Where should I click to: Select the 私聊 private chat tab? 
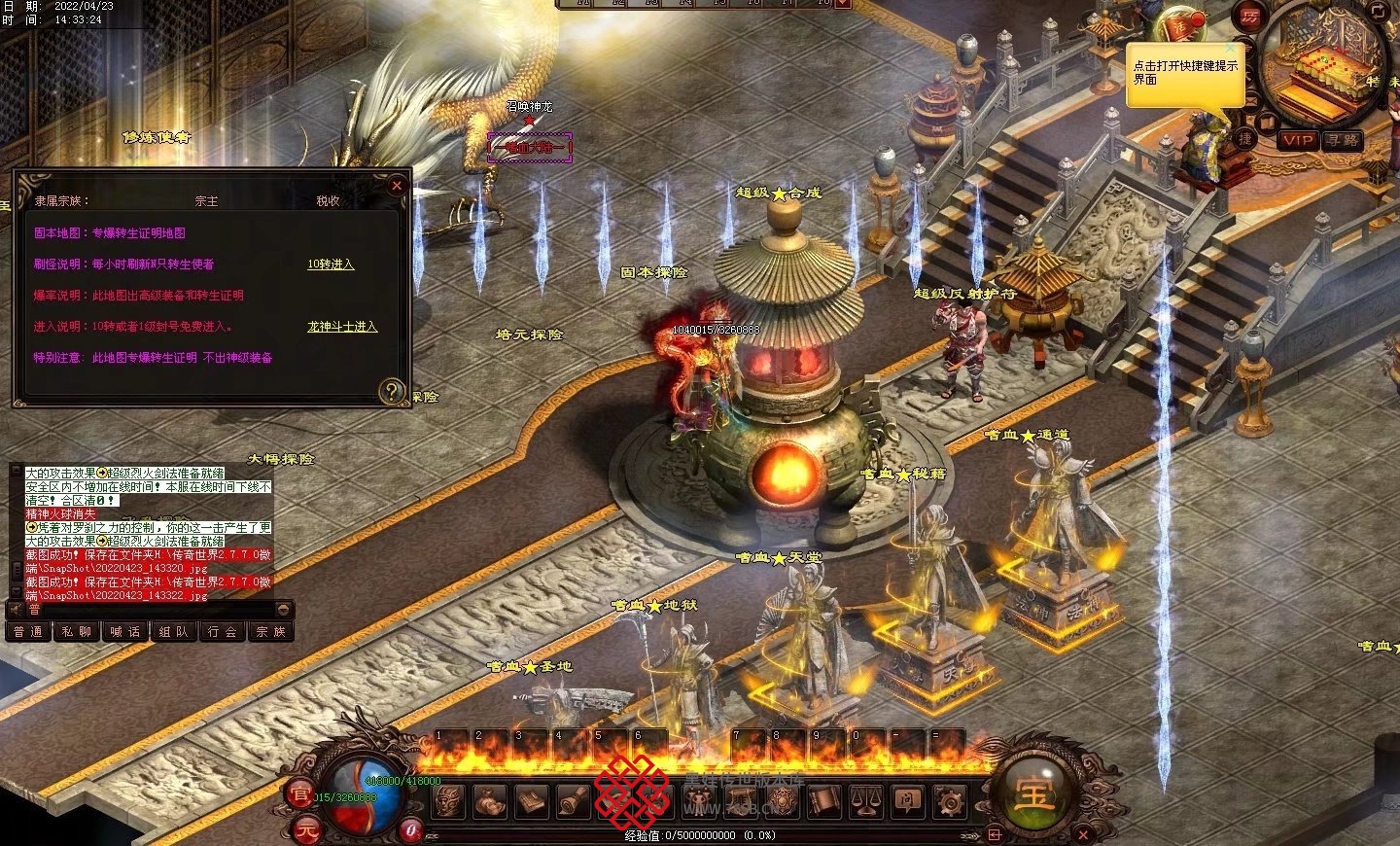pos(76,632)
